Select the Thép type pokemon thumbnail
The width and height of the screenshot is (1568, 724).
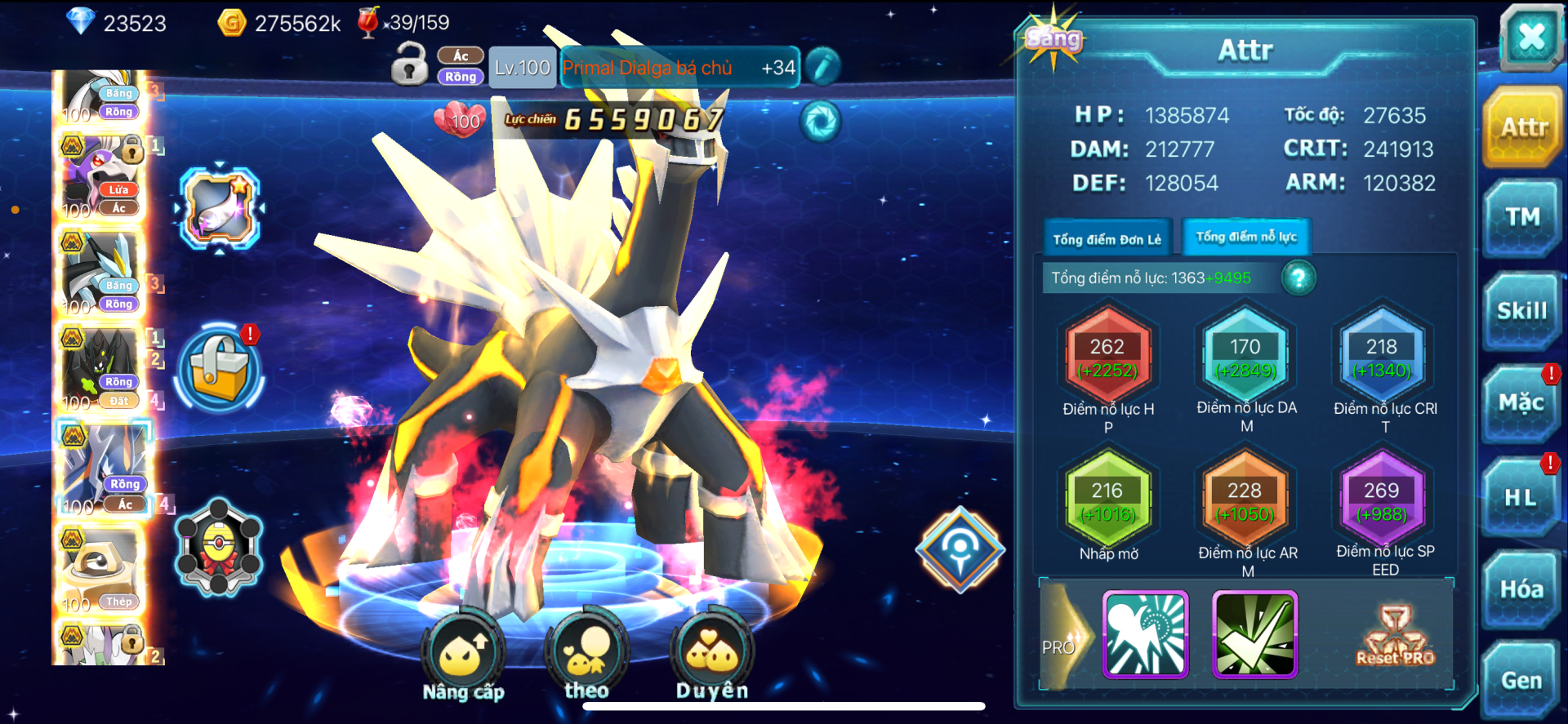102,570
